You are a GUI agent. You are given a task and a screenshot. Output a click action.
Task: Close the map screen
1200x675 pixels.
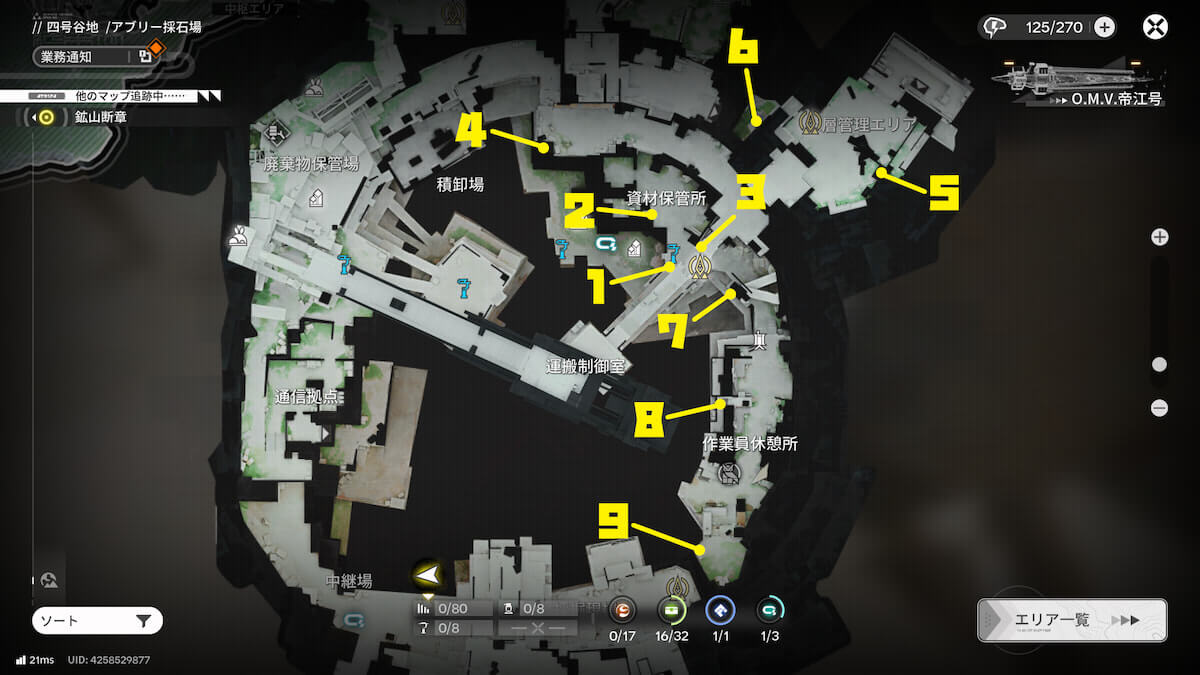coord(1155,27)
